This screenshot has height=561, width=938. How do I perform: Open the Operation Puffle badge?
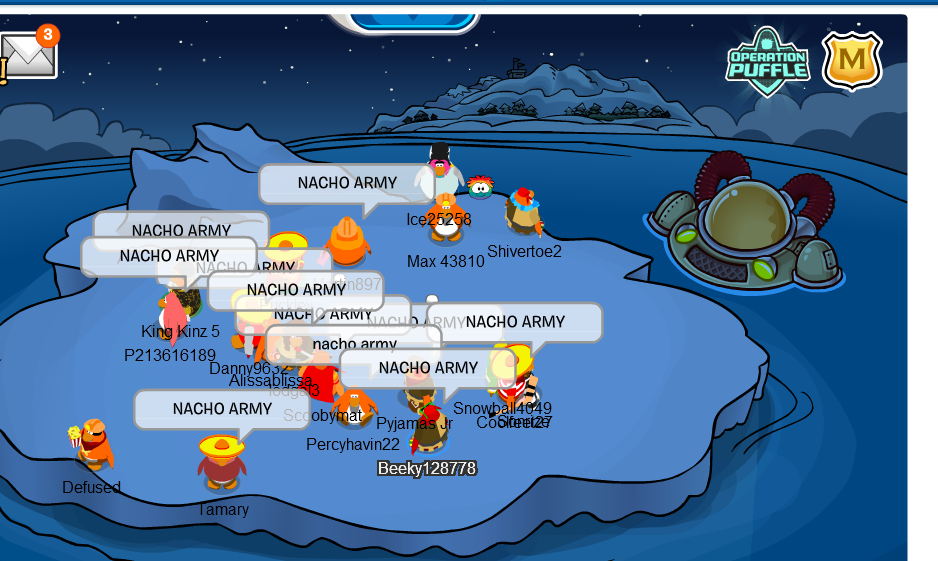click(767, 61)
